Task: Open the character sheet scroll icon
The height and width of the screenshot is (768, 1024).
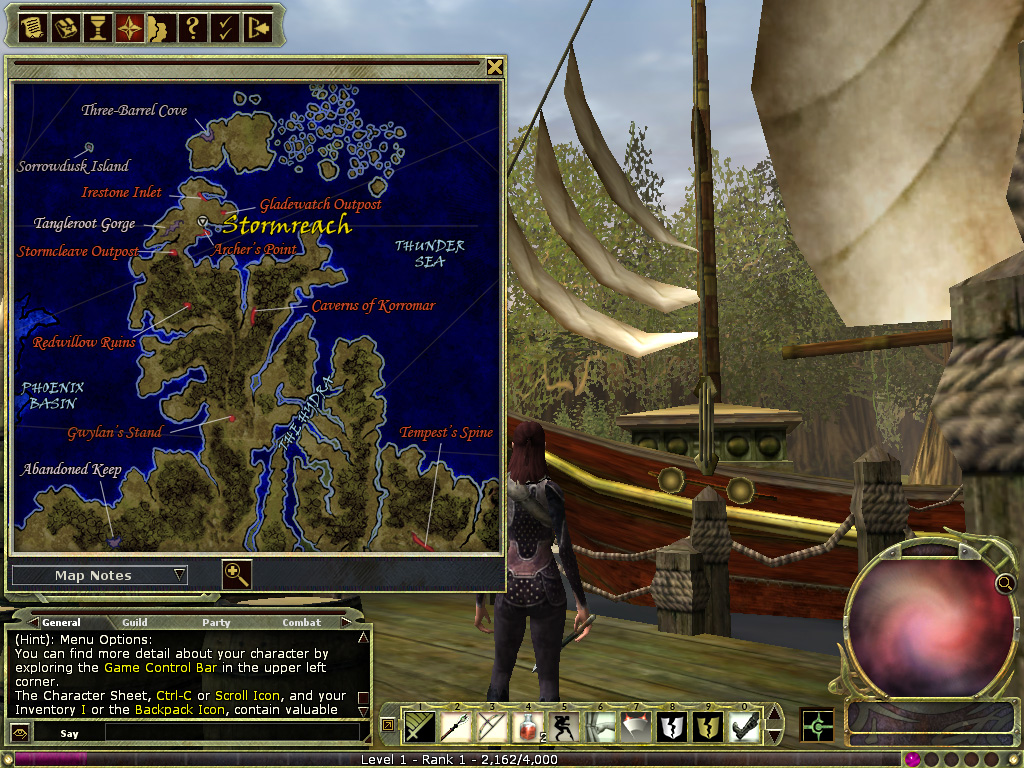Action: (33, 27)
